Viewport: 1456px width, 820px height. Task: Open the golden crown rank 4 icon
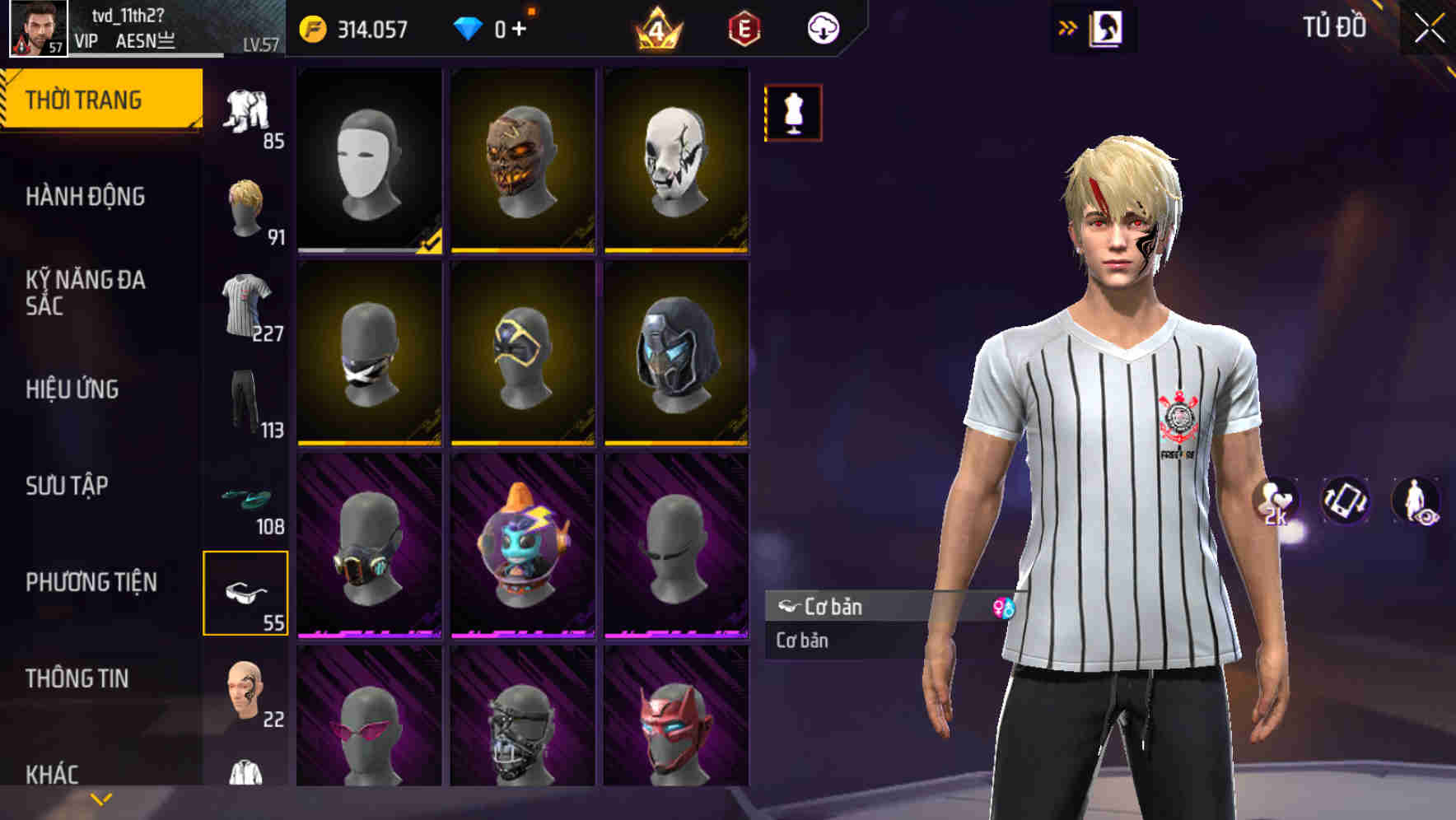(x=660, y=27)
